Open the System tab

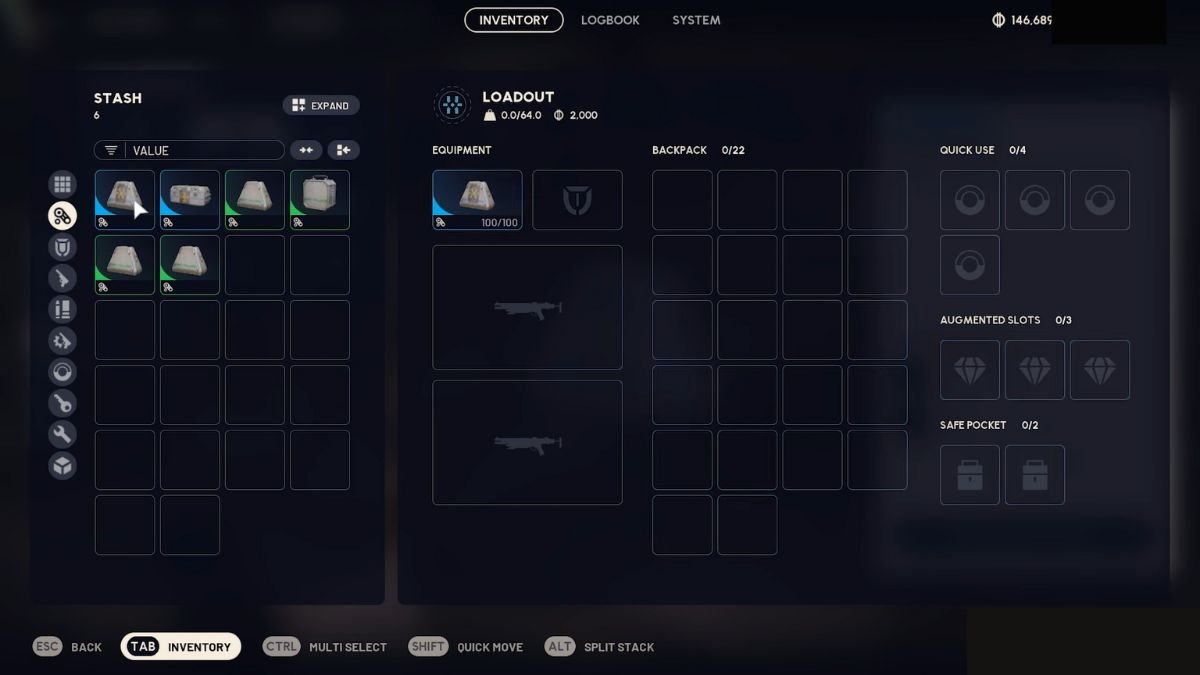(696, 20)
